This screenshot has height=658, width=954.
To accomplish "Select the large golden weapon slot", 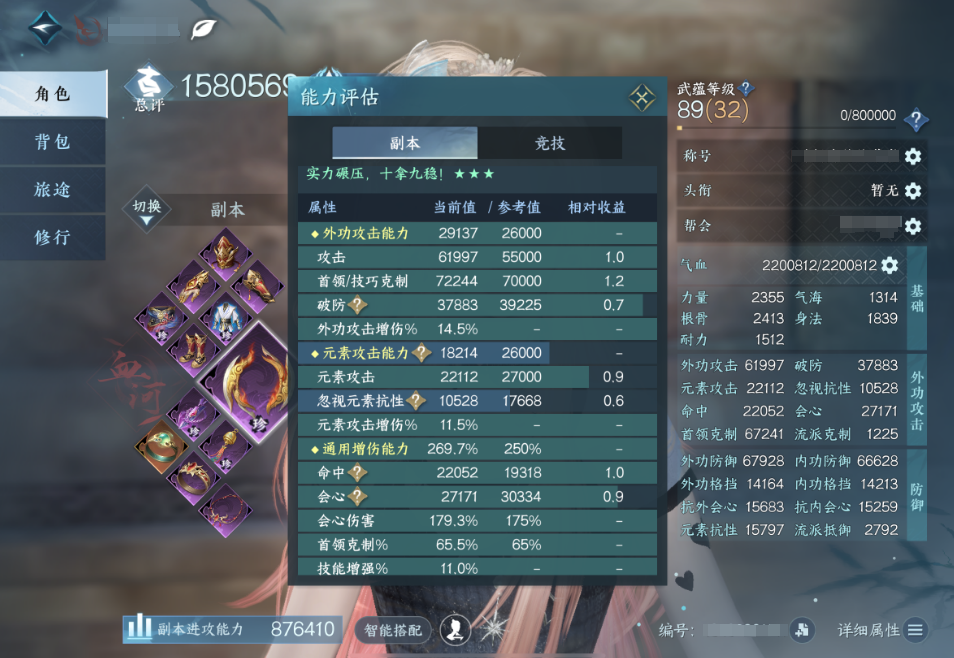I will [246, 377].
